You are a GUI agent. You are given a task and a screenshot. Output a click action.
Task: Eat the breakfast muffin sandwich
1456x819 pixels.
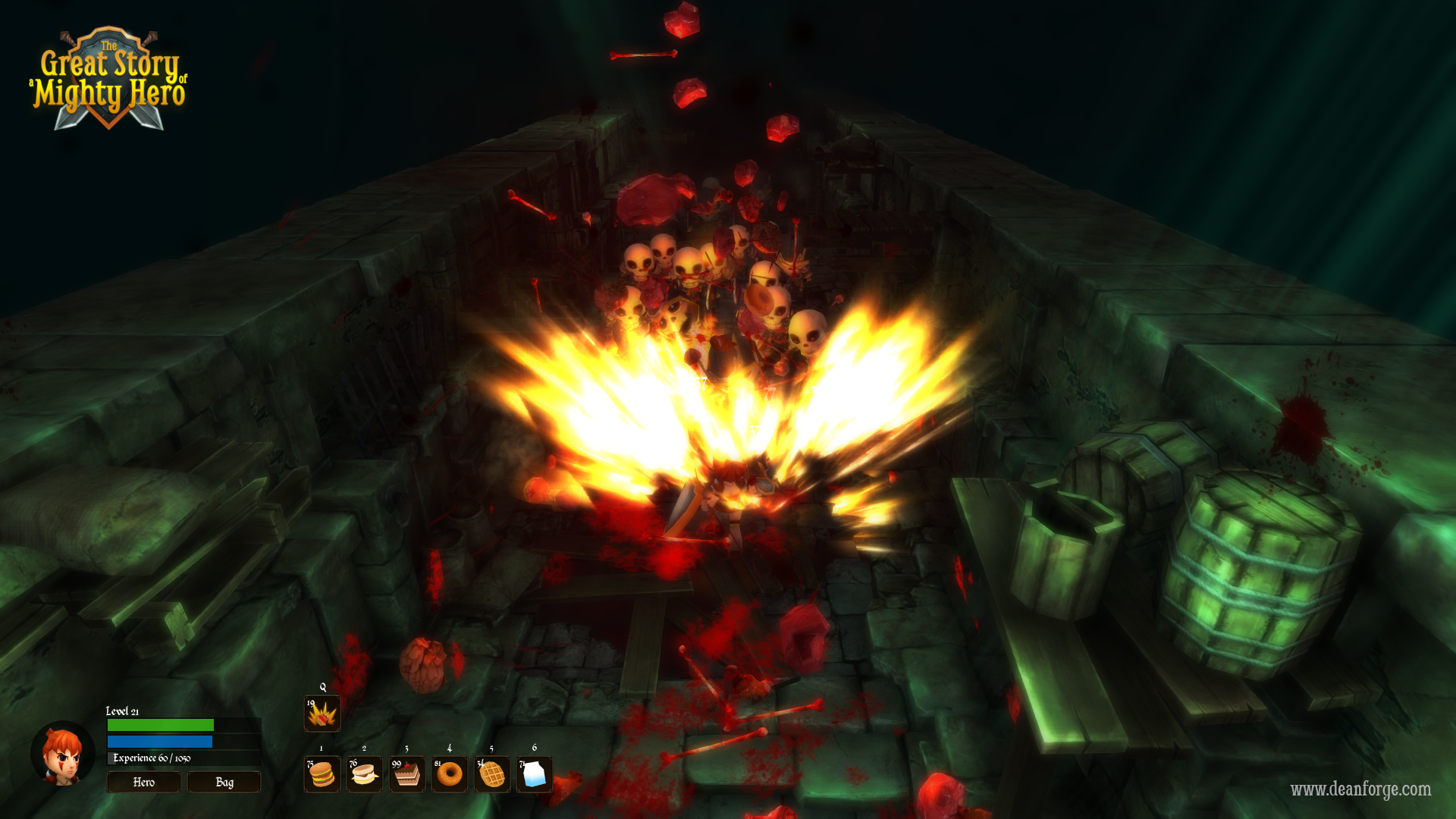click(365, 774)
